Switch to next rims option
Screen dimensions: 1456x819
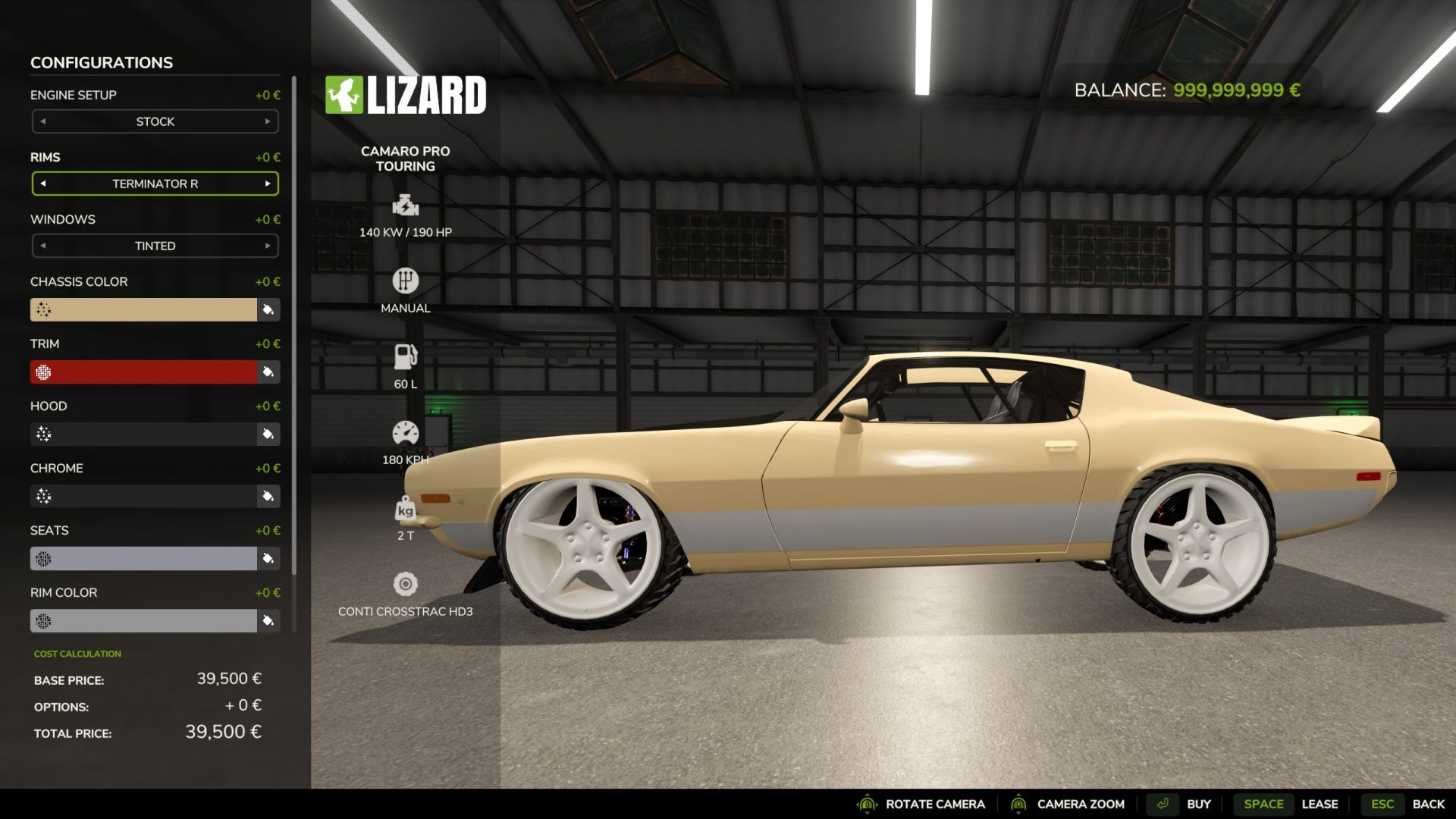click(268, 184)
